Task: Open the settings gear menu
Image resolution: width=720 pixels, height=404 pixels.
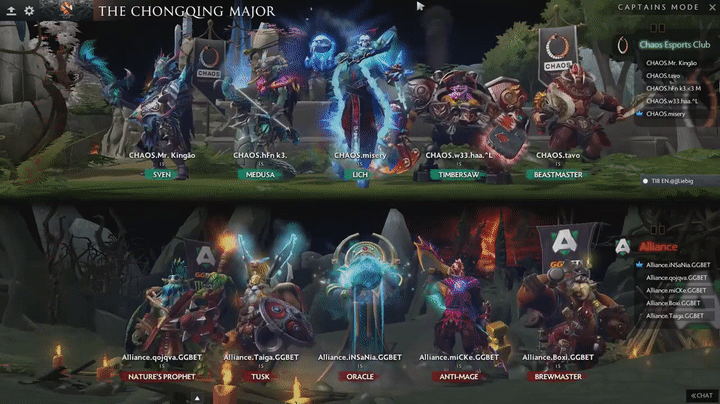Action: click(x=29, y=11)
